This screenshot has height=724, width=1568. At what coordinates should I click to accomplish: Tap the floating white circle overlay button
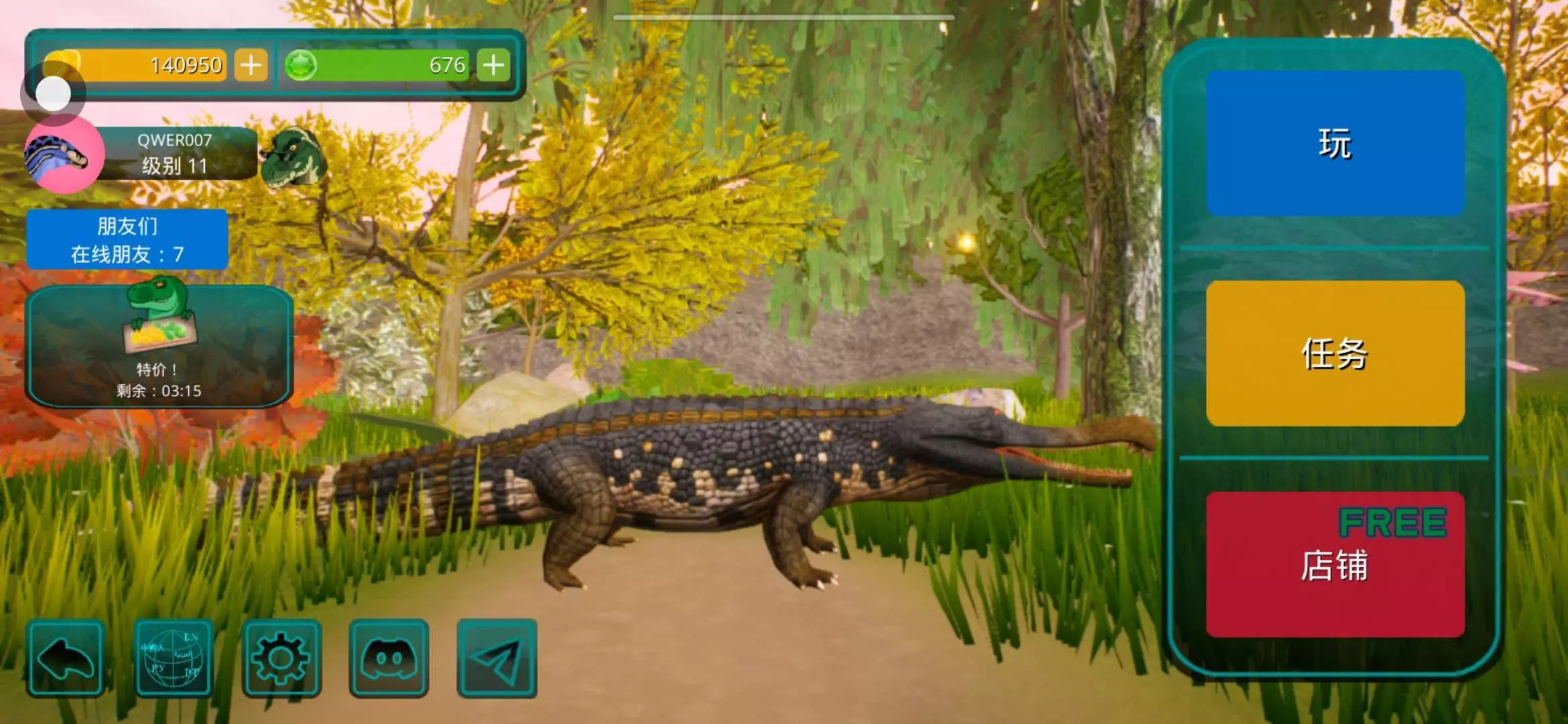[x=53, y=93]
